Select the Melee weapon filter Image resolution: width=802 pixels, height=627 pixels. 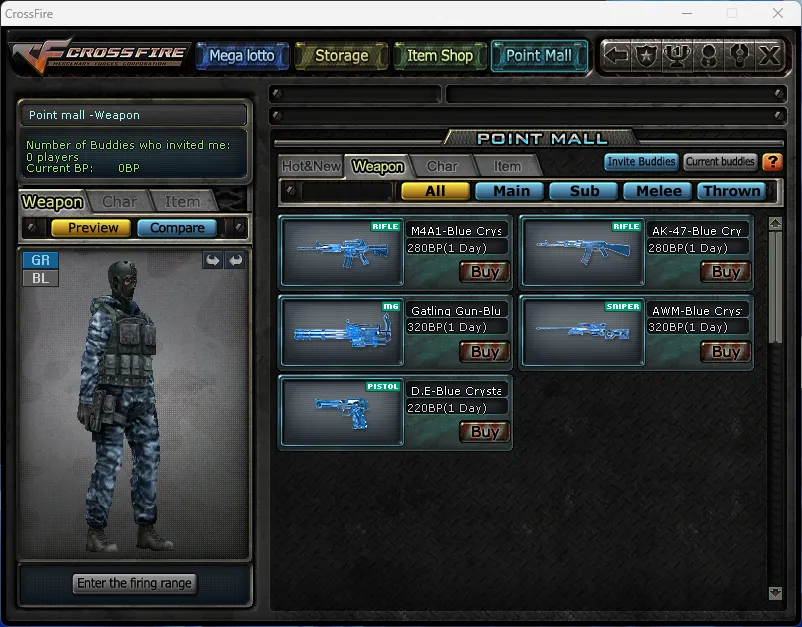[658, 191]
